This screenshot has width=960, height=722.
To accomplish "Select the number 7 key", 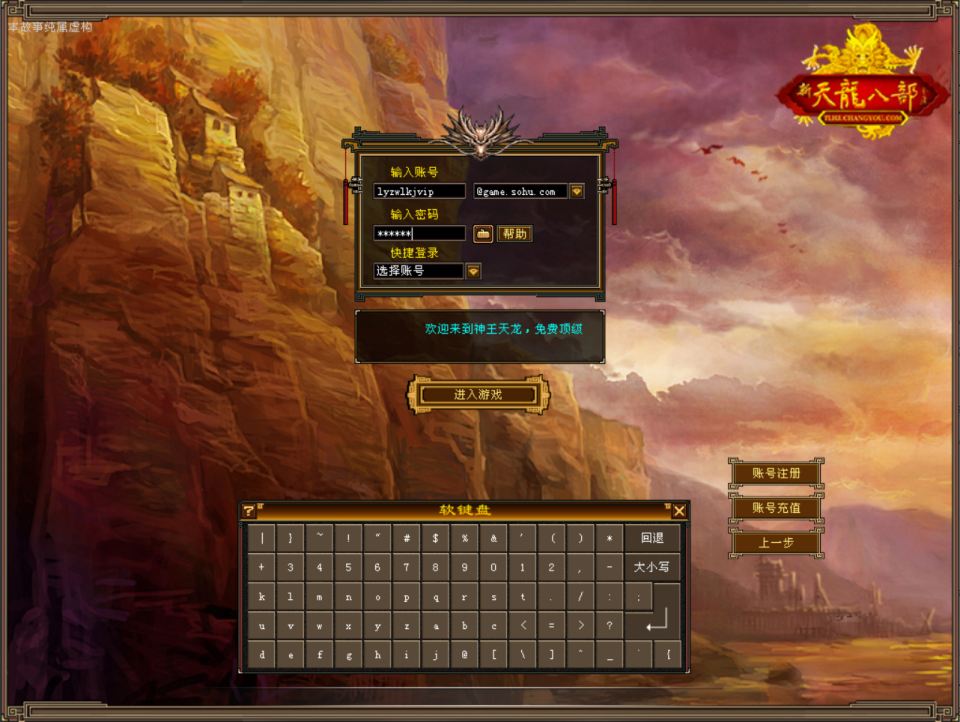I will tap(407, 567).
